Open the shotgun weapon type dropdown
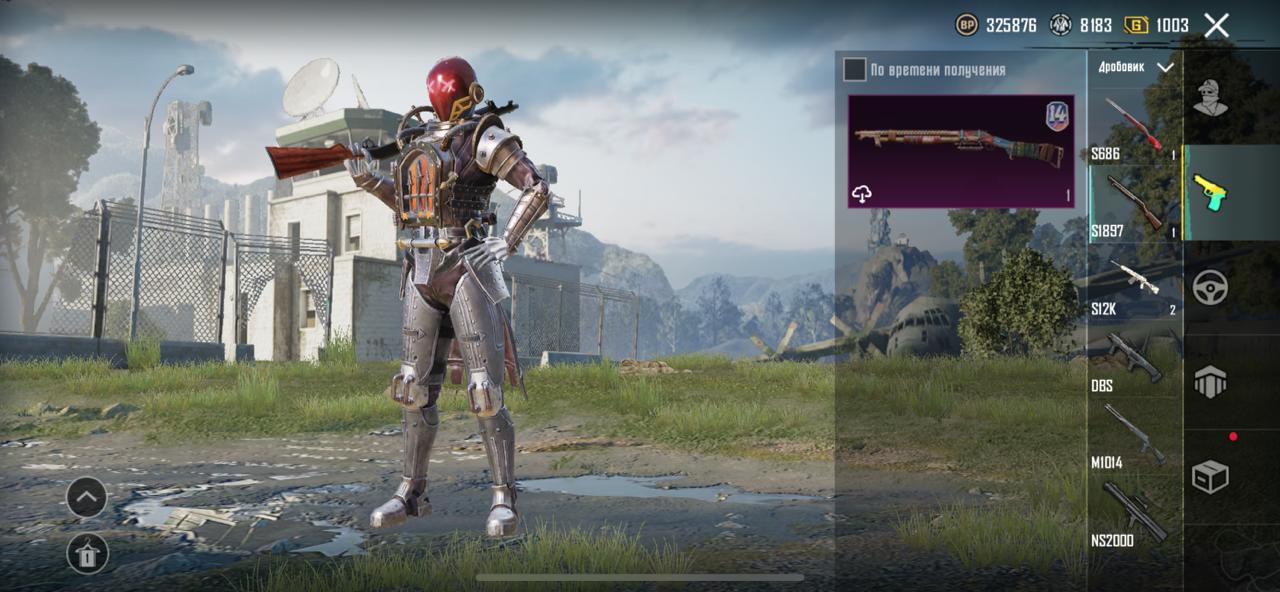The height and width of the screenshot is (592, 1280). 1135,67
